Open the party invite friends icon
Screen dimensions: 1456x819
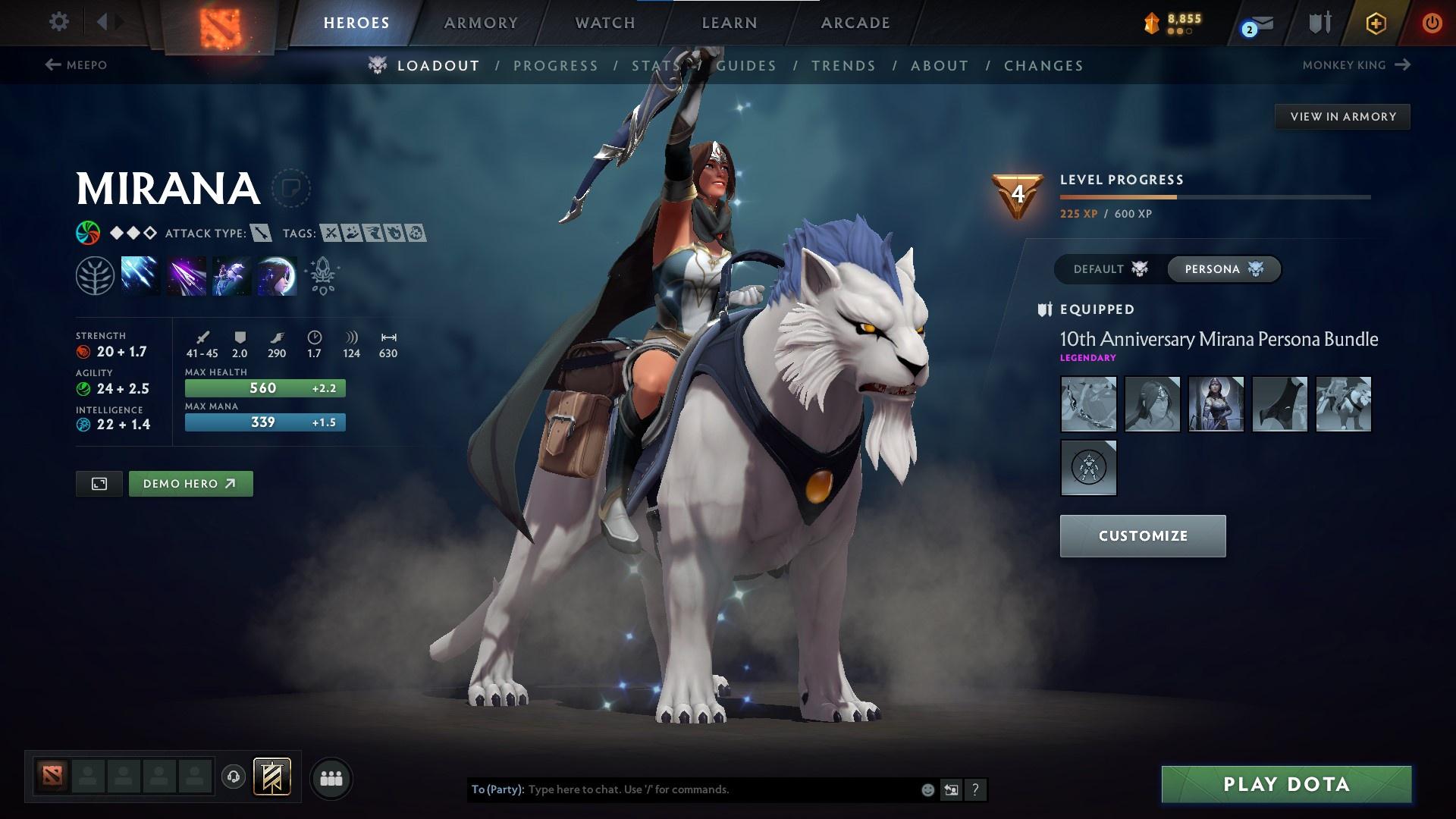click(331, 778)
